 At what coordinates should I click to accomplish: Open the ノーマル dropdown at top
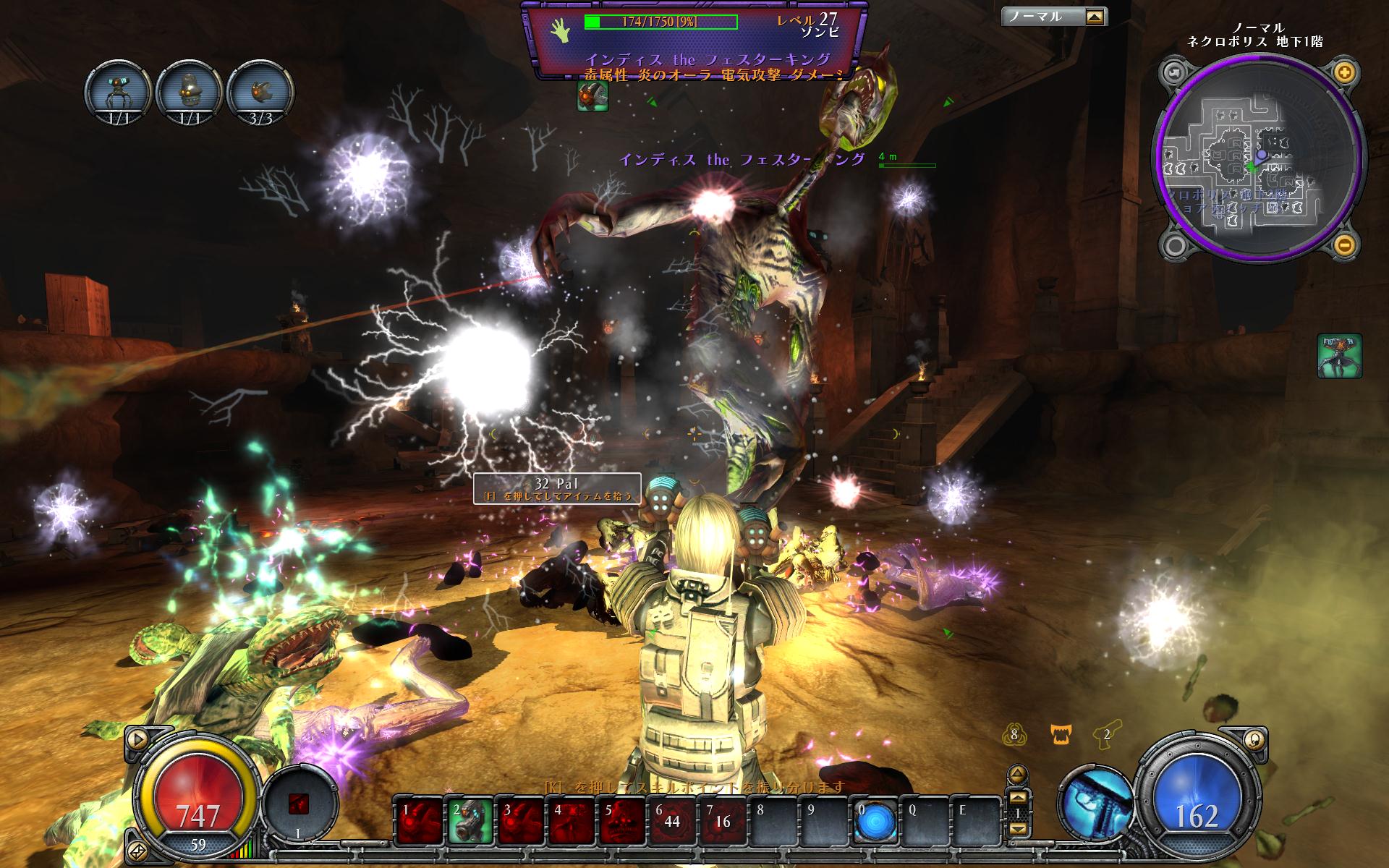pyautogui.click(x=1096, y=16)
